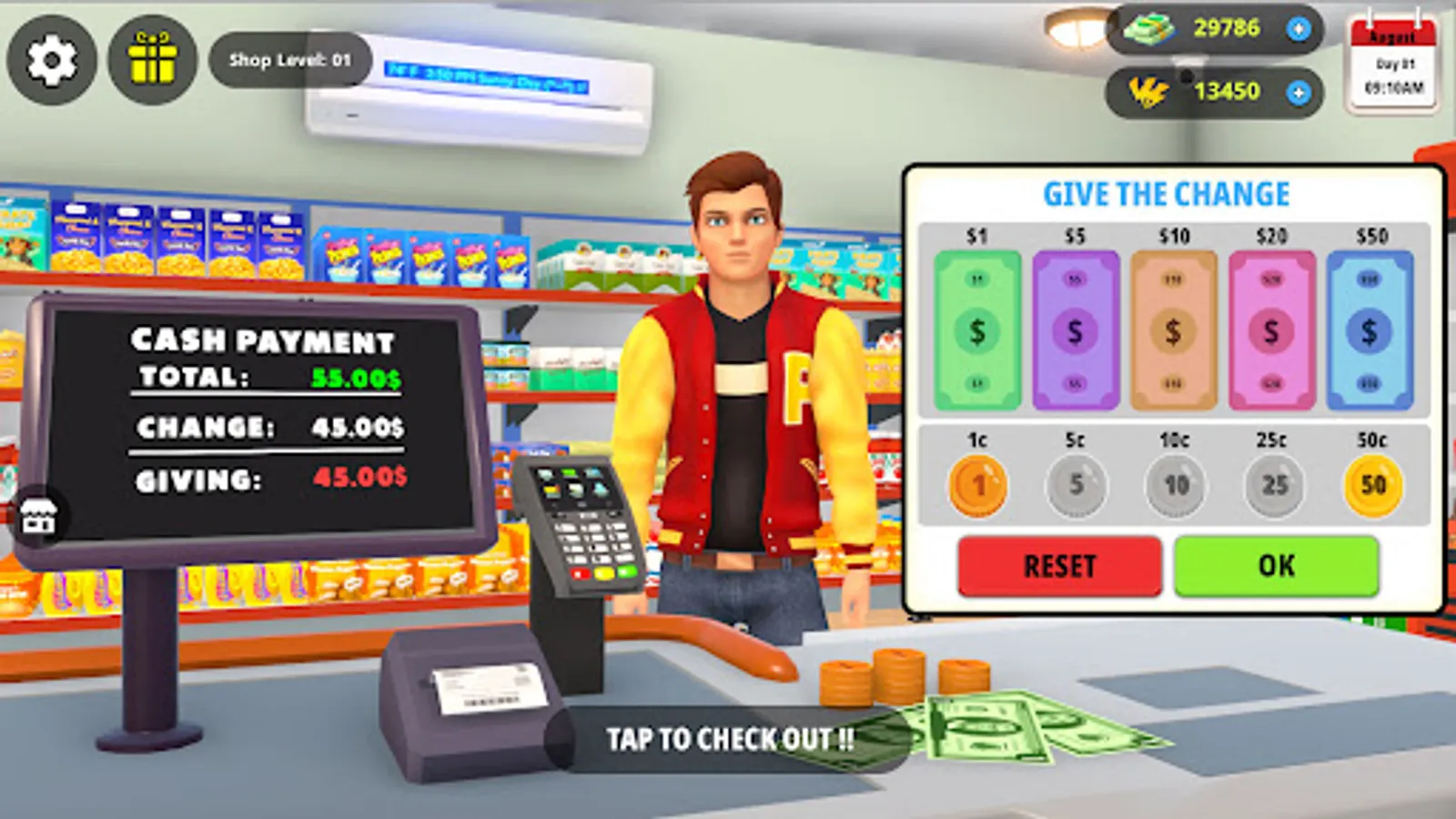Screen dimensions: 1456x819
Task: Tap the TAP TO CHECK OUT prompt
Action: (728, 739)
